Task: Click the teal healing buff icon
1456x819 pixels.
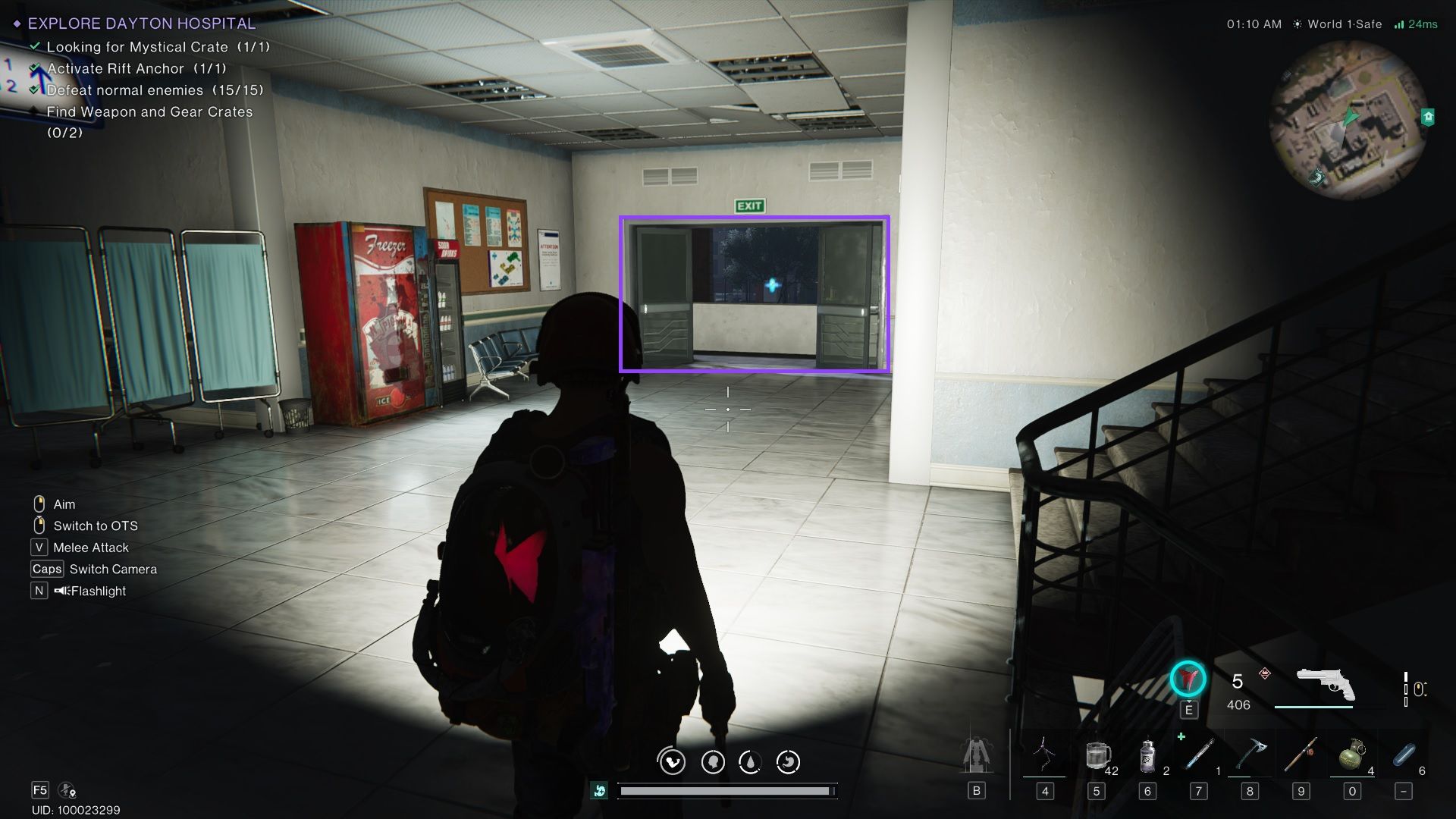Action: click(x=600, y=791)
